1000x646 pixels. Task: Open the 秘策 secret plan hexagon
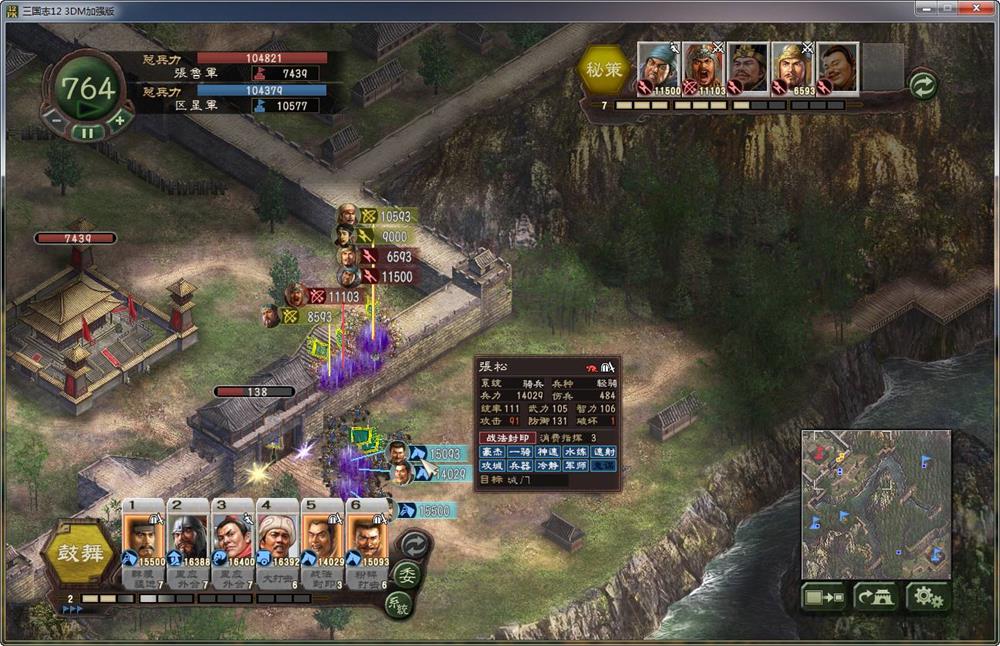click(603, 70)
